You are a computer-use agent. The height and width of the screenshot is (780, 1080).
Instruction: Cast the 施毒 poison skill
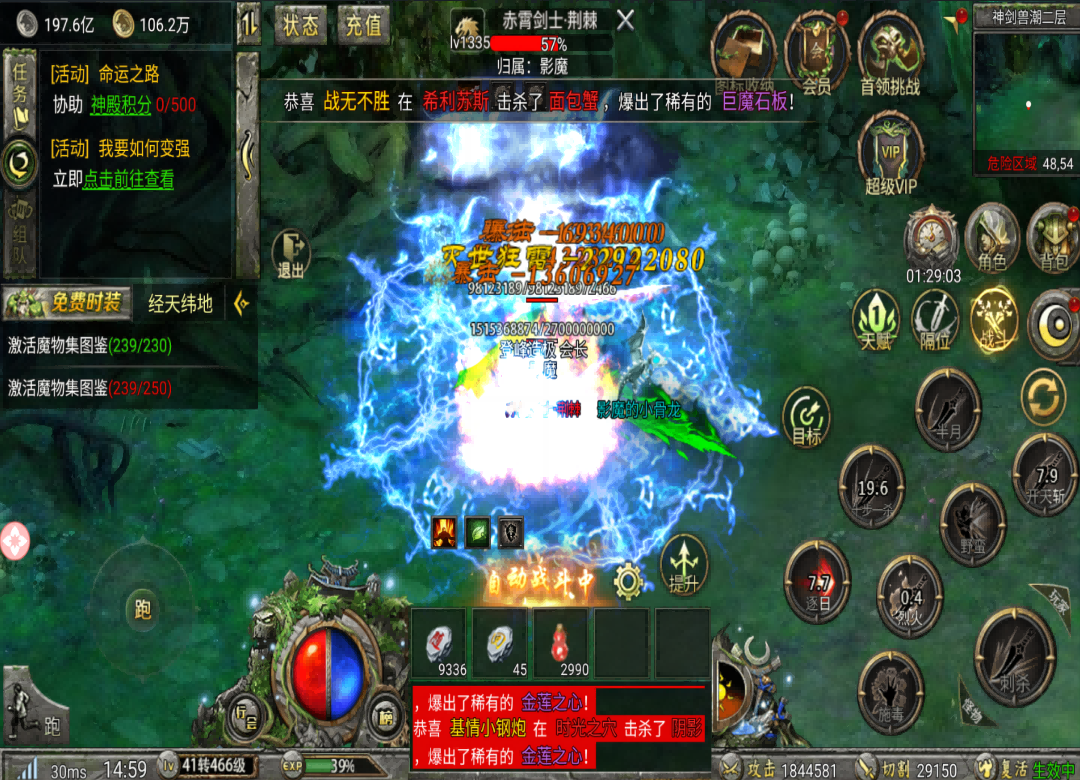(x=890, y=688)
